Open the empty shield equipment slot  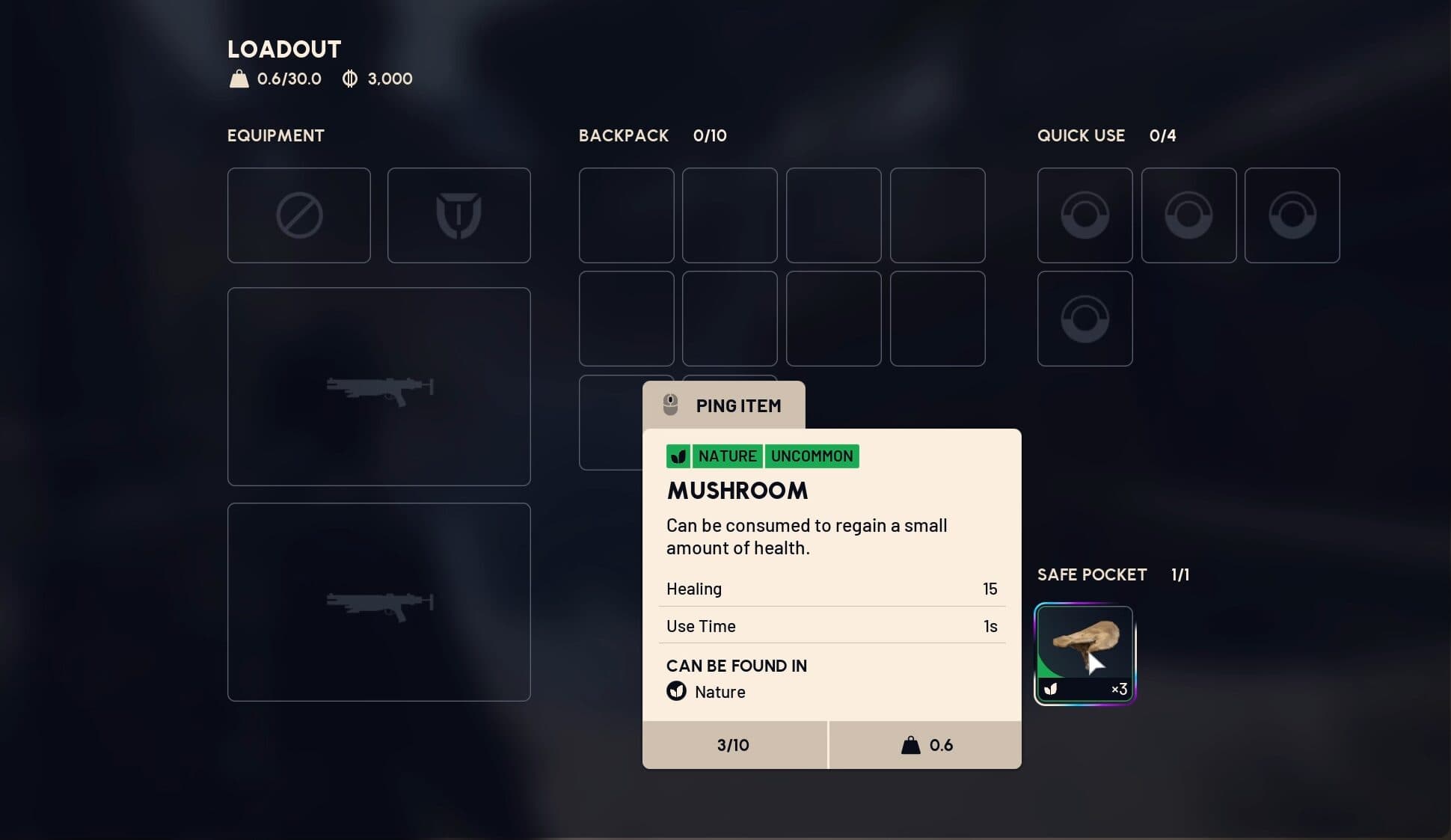tap(458, 215)
